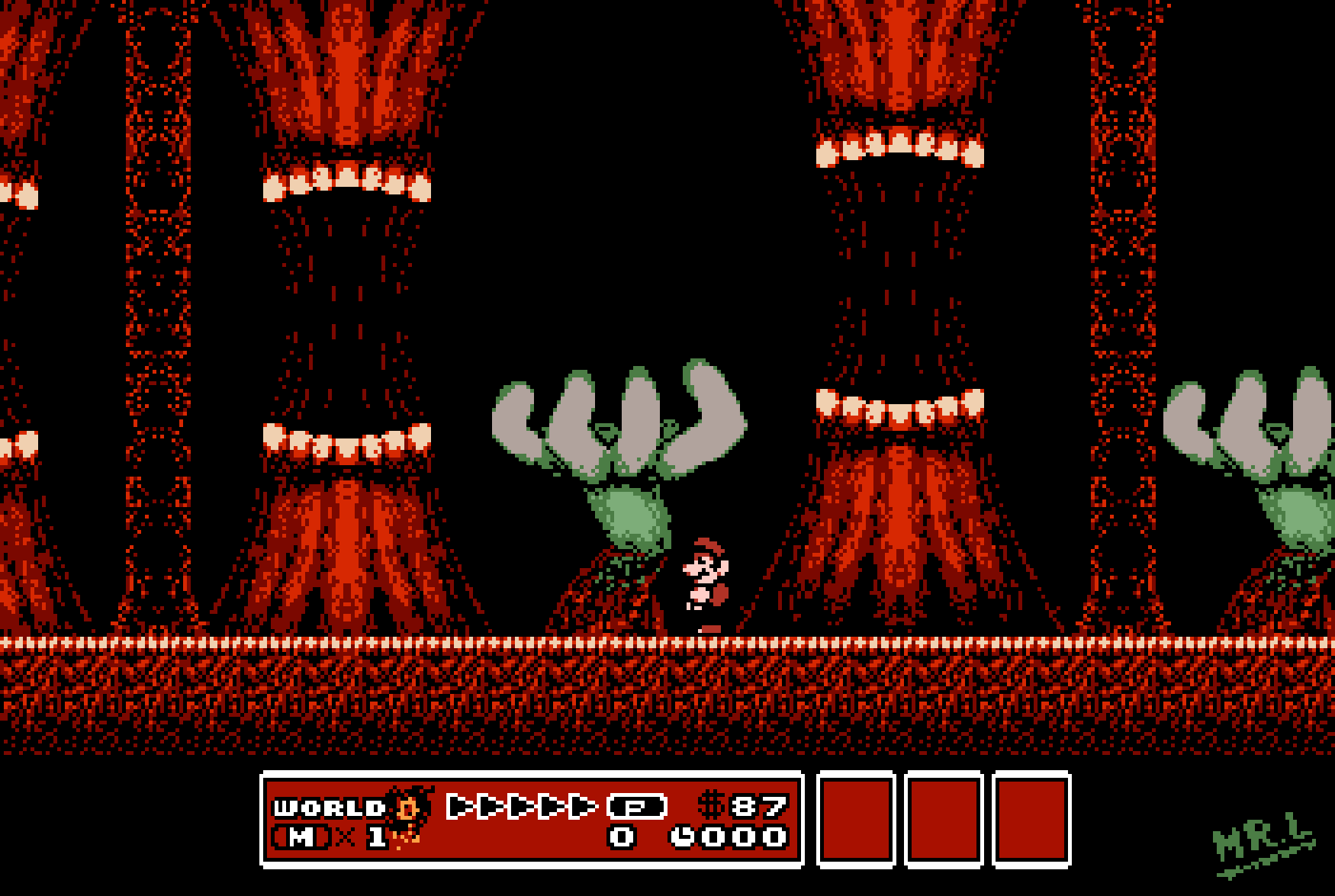Select the Mario M lives badge
This screenshot has width=1335, height=896.
(x=301, y=837)
